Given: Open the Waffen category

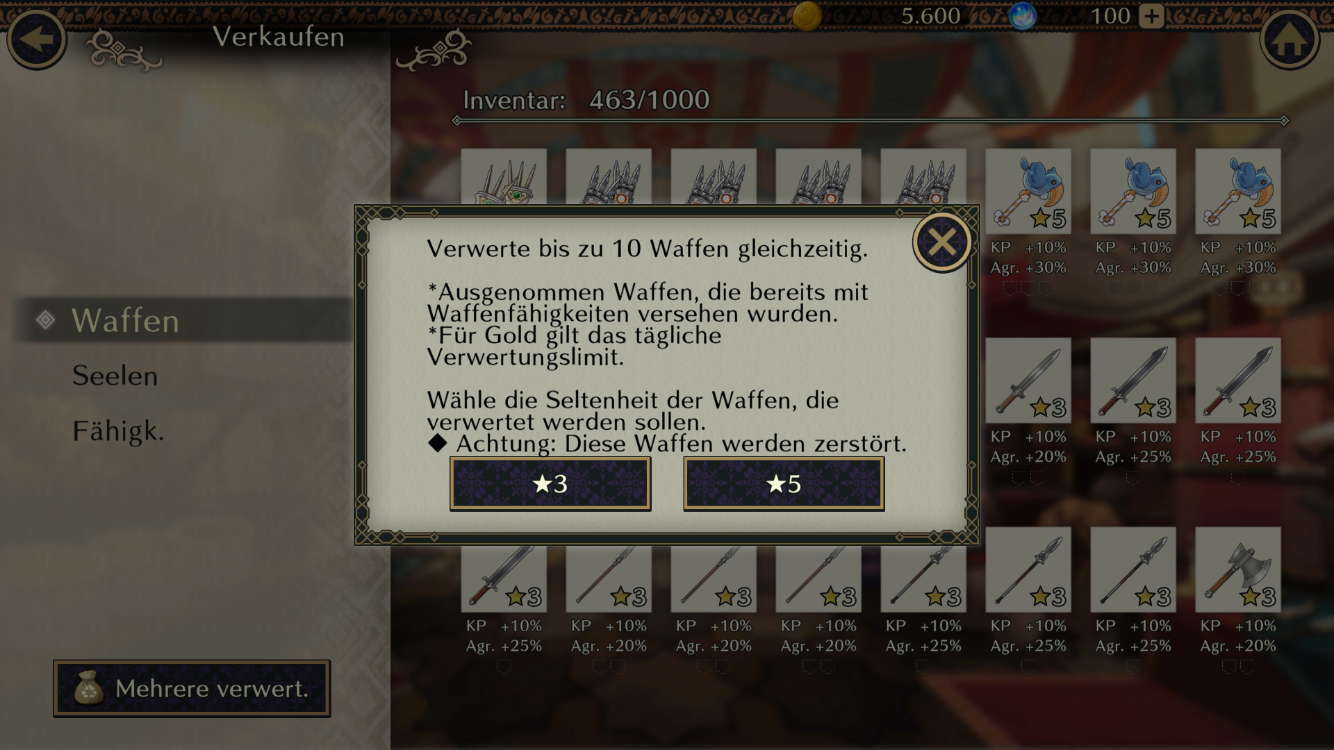Looking at the screenshot, I should tap(125, 320).
